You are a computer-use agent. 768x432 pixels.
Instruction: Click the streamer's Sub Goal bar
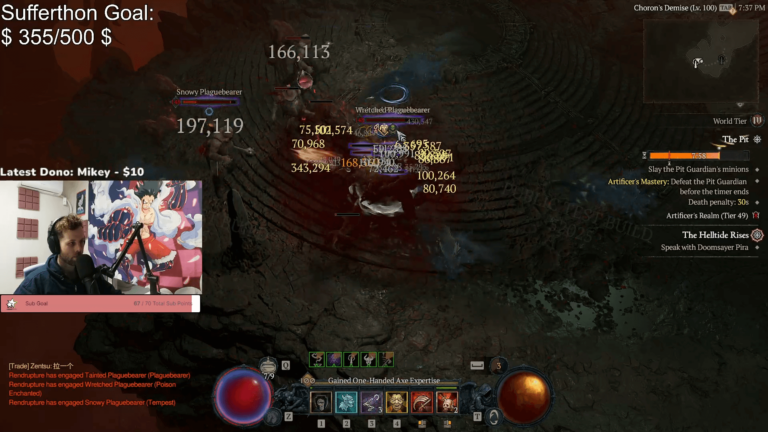point(100,303)
